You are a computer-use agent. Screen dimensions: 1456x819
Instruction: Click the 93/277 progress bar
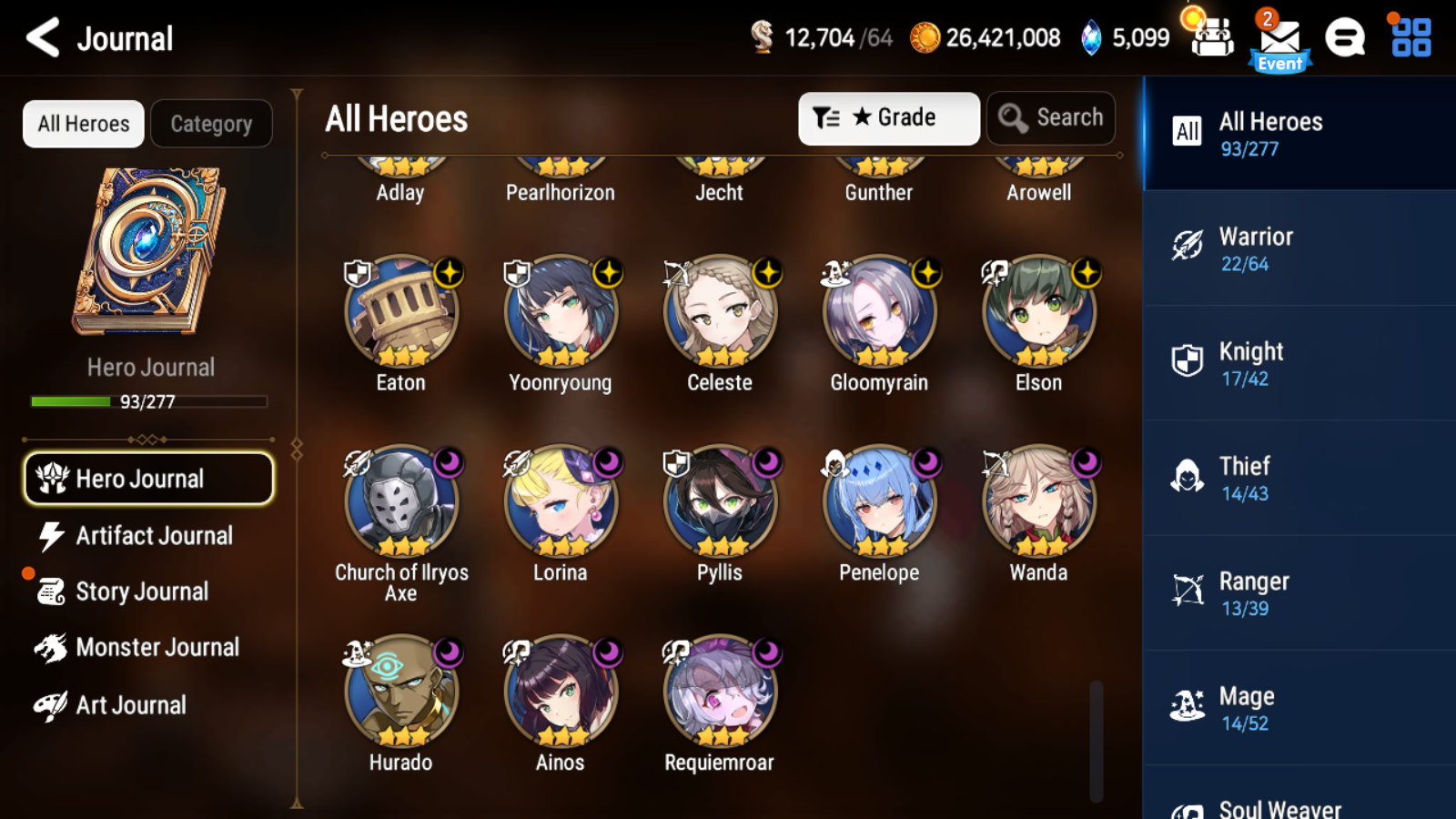(148, 401)
